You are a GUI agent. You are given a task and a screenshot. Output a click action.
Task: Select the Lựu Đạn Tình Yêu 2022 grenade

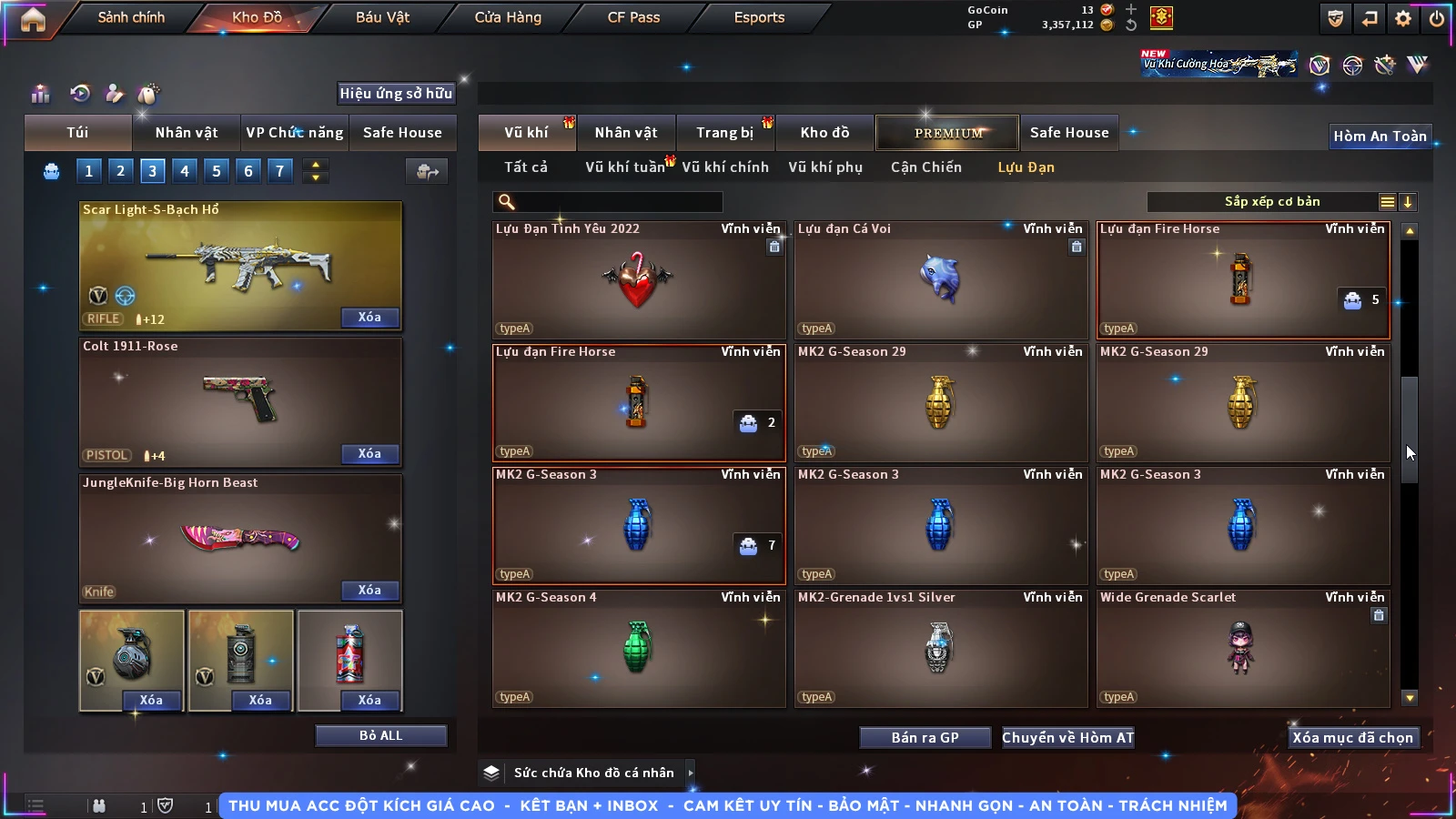click(x=638, y=280)
